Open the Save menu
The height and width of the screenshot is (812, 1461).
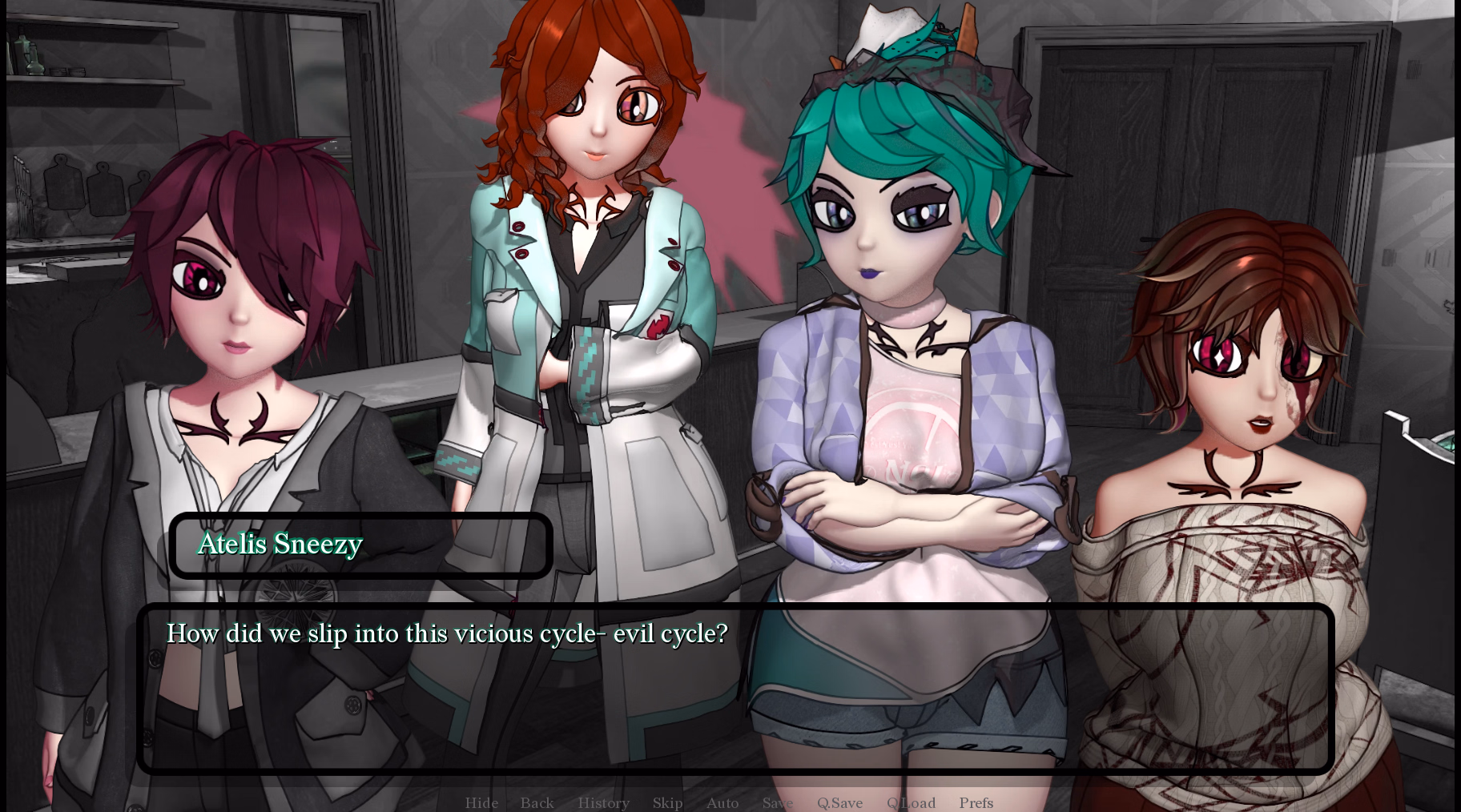click(777, 802)
